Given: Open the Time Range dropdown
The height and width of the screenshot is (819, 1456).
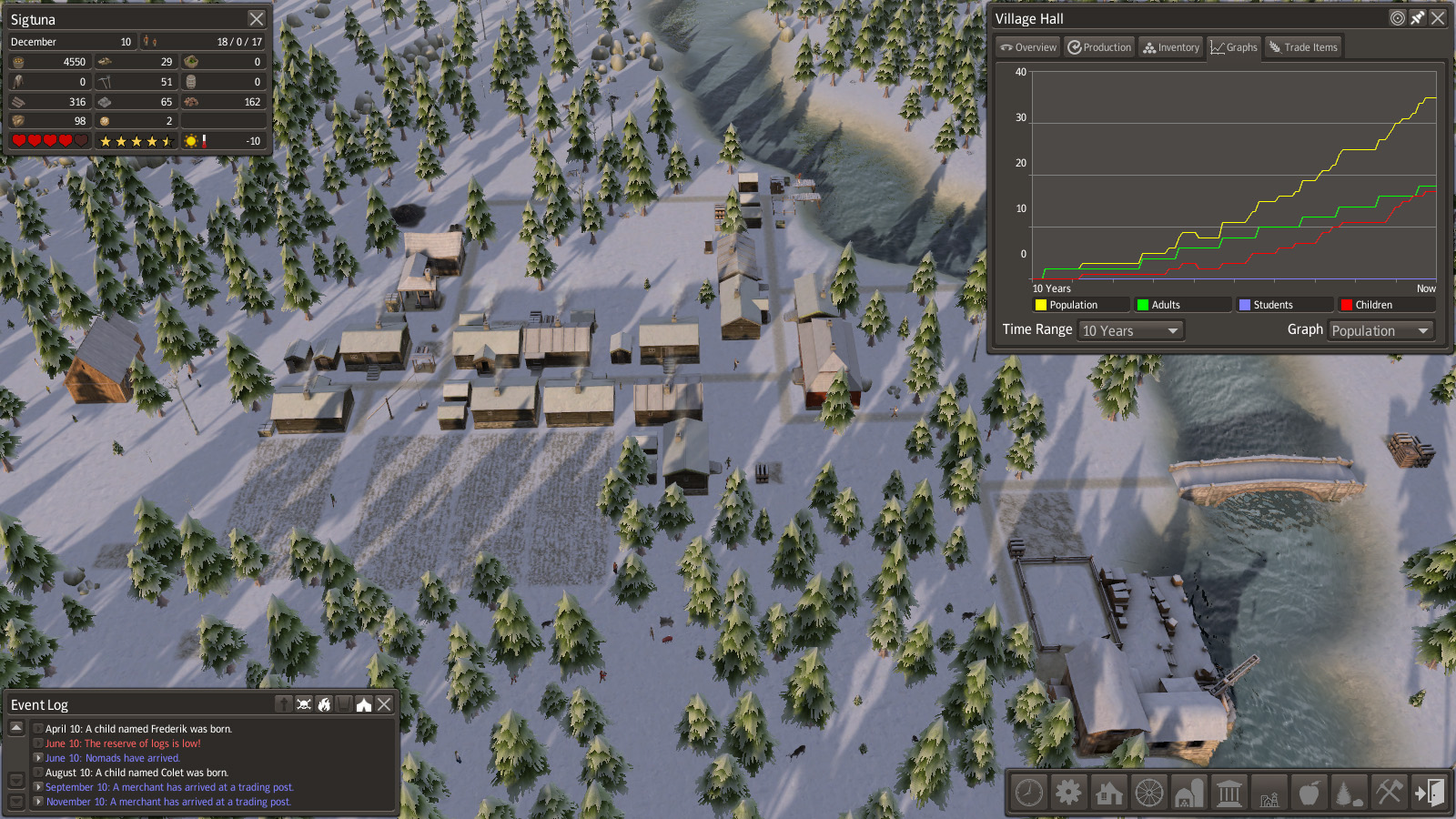Looking at the screenshot, I should 1131,330.
